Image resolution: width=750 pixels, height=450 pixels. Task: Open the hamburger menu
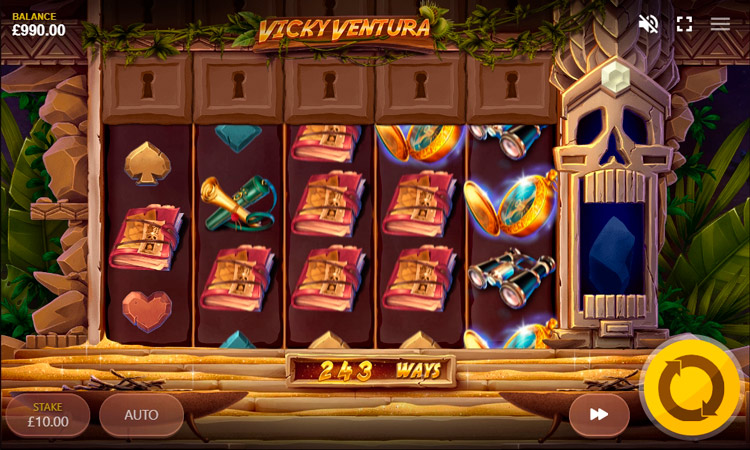[720, 24]
